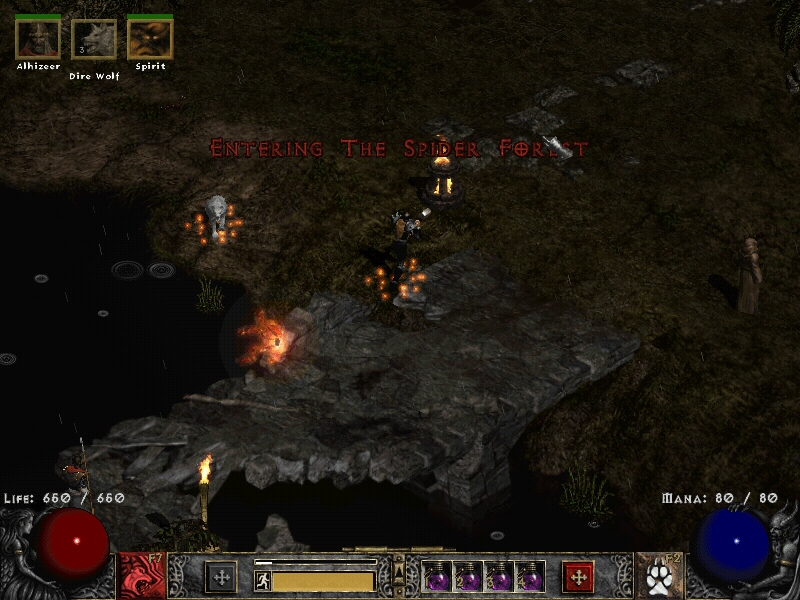Viewport: 800px width, 600px height.
Task: Use the first purple potion in the belt
Action: [438, 577]
